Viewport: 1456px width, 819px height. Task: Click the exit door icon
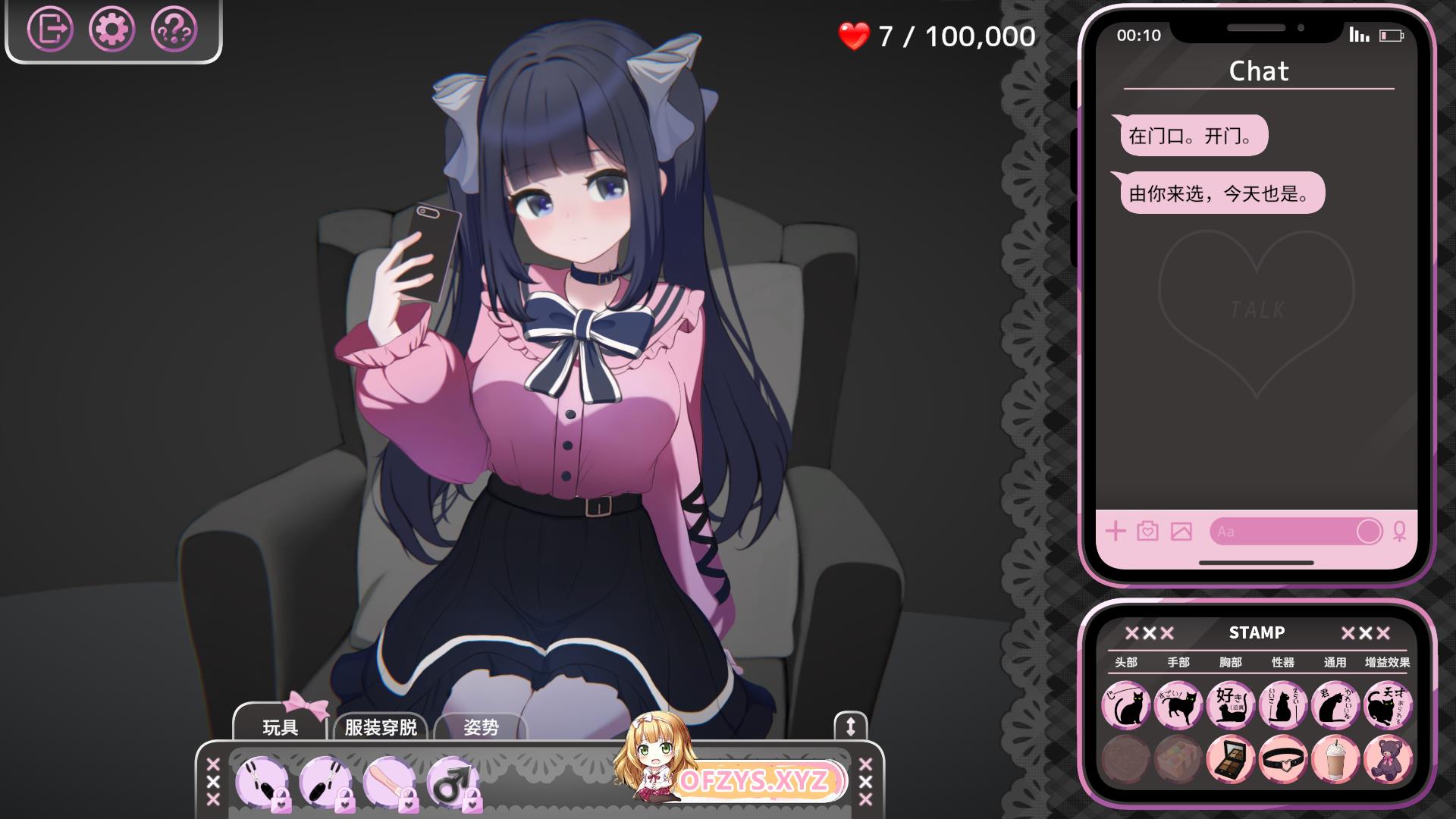coord(50,30)
